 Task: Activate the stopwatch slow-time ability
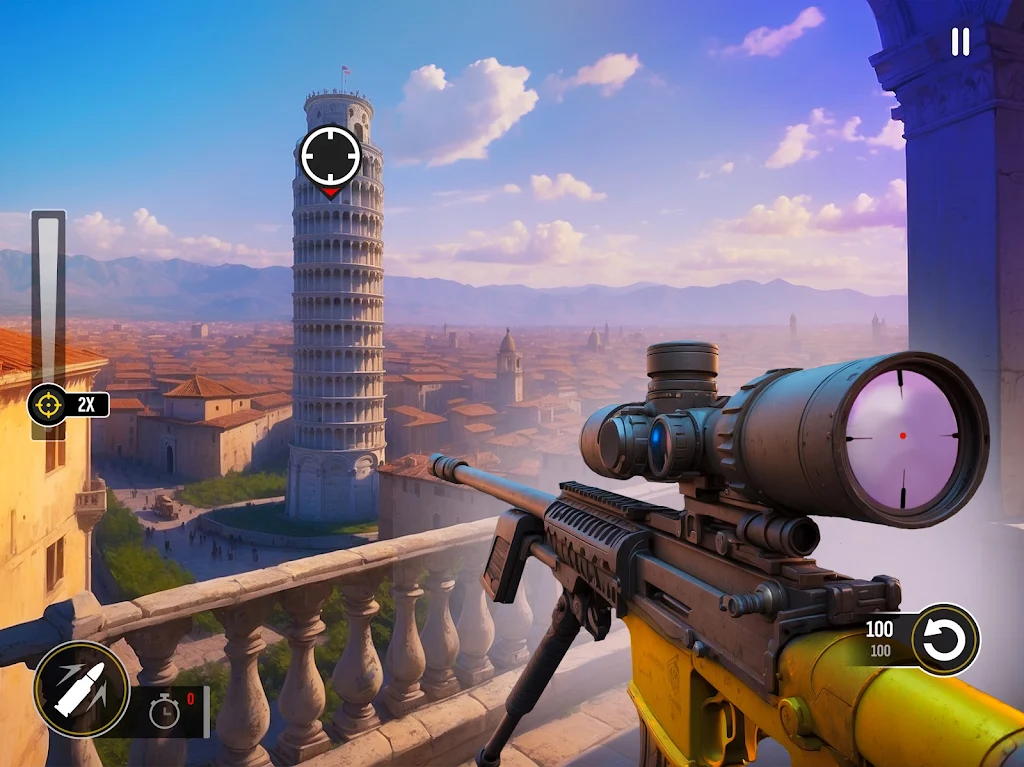point(165,711)
